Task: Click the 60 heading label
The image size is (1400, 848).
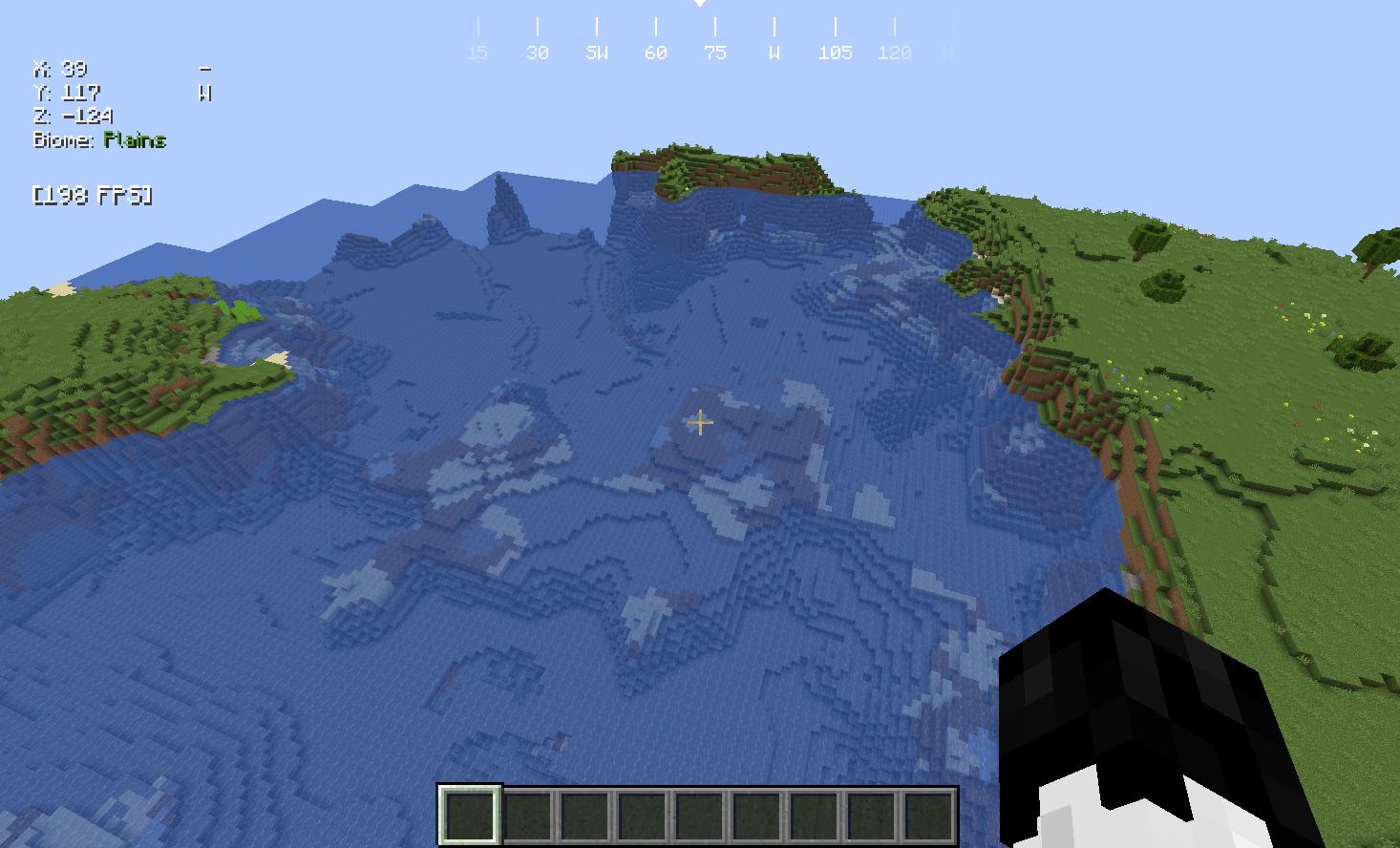Action: [x=656, y=53]
